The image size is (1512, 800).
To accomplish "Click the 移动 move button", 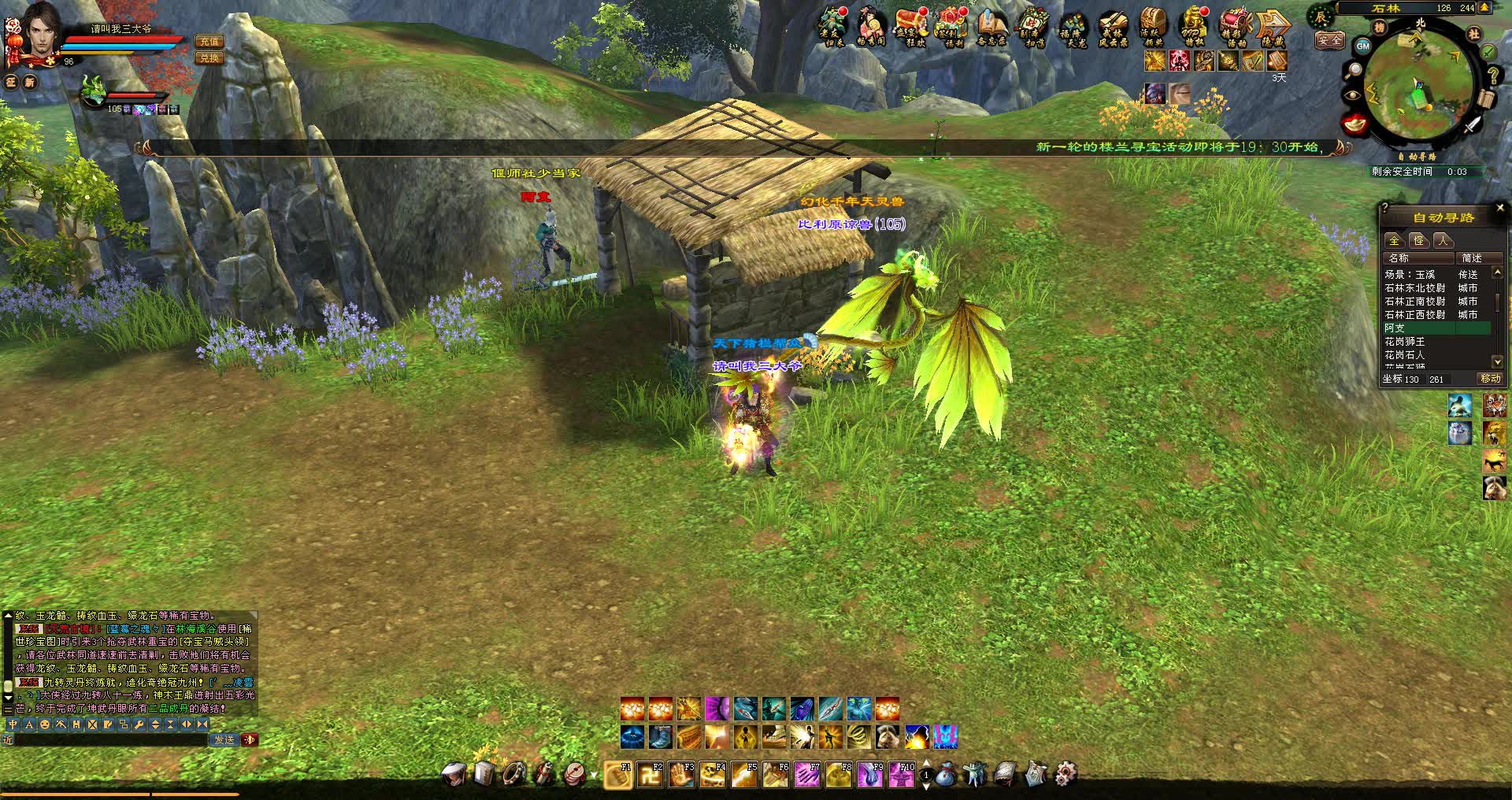I will point(1490,379).
